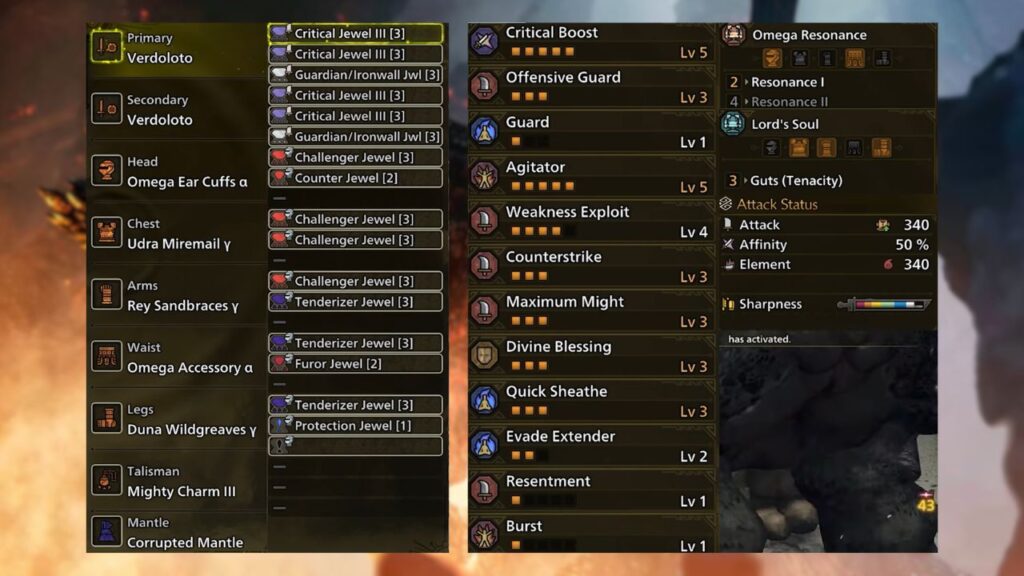This screenshot has height=576, width=1024.
Task: Choose the Duna Wildgreaves γ leg armor
Action: (176, 419)
